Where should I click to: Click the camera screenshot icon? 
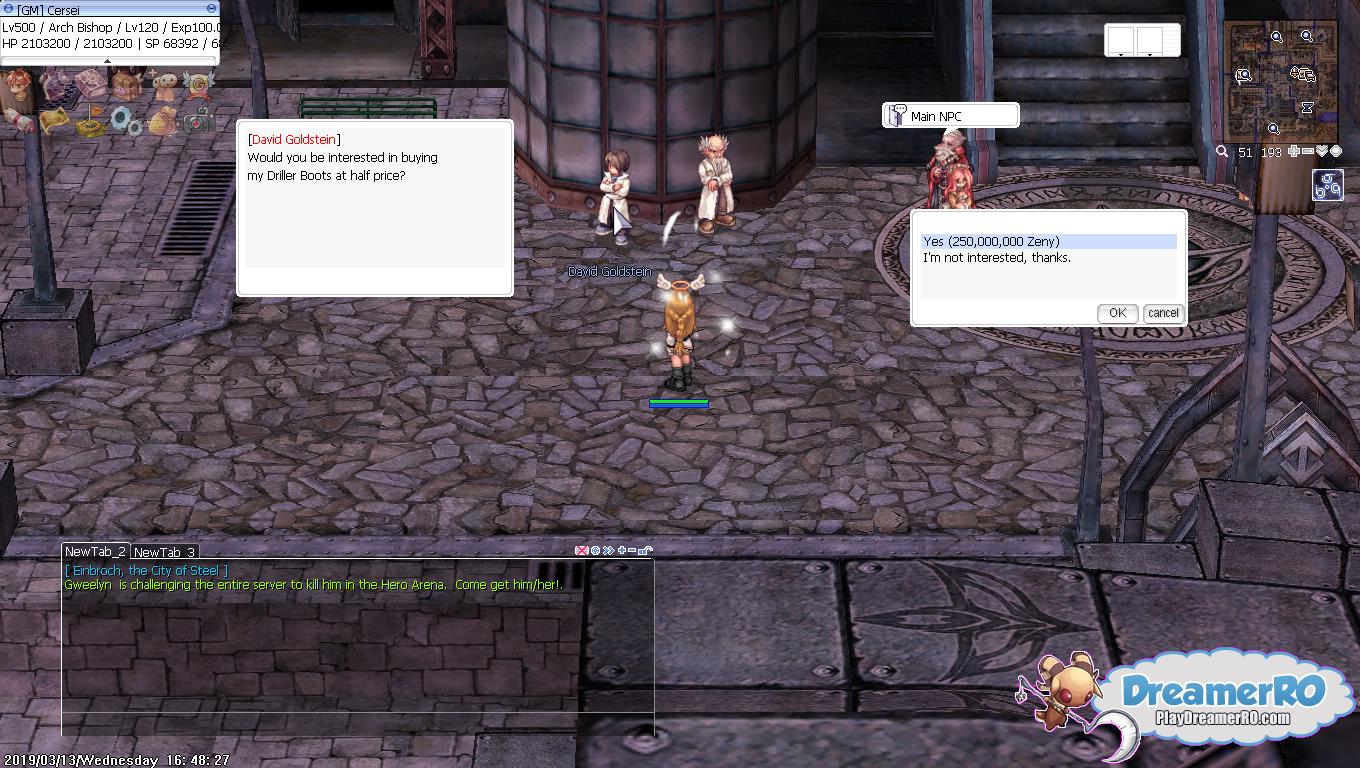point(198,120)
